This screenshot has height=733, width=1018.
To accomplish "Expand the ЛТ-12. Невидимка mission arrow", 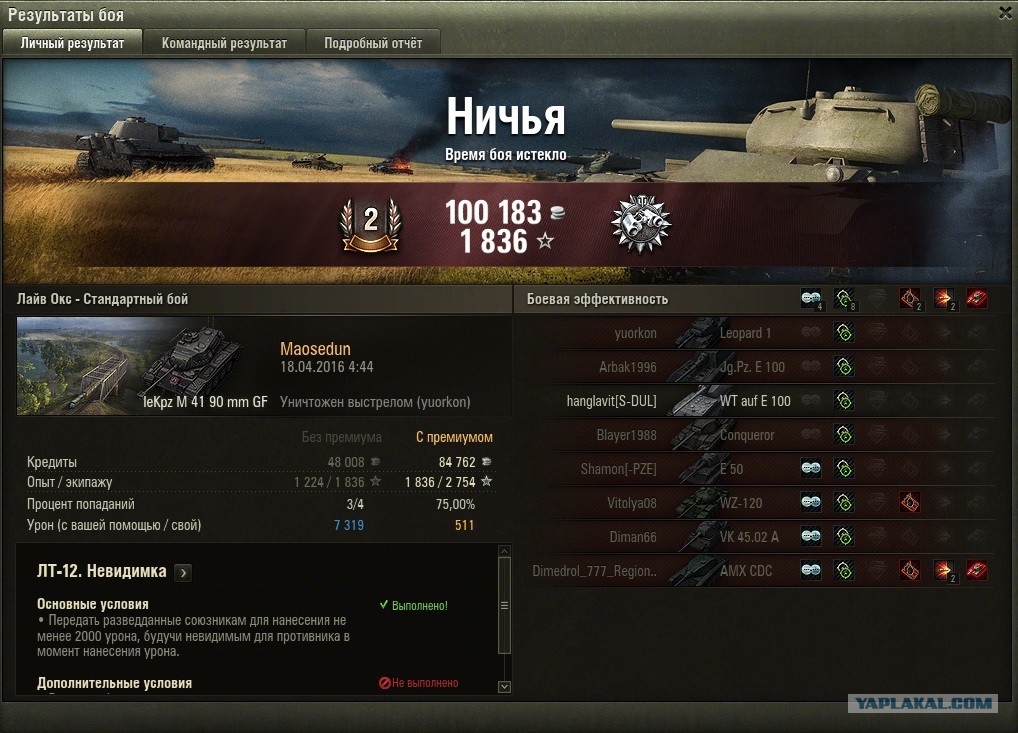I will (x=183, y=573).
